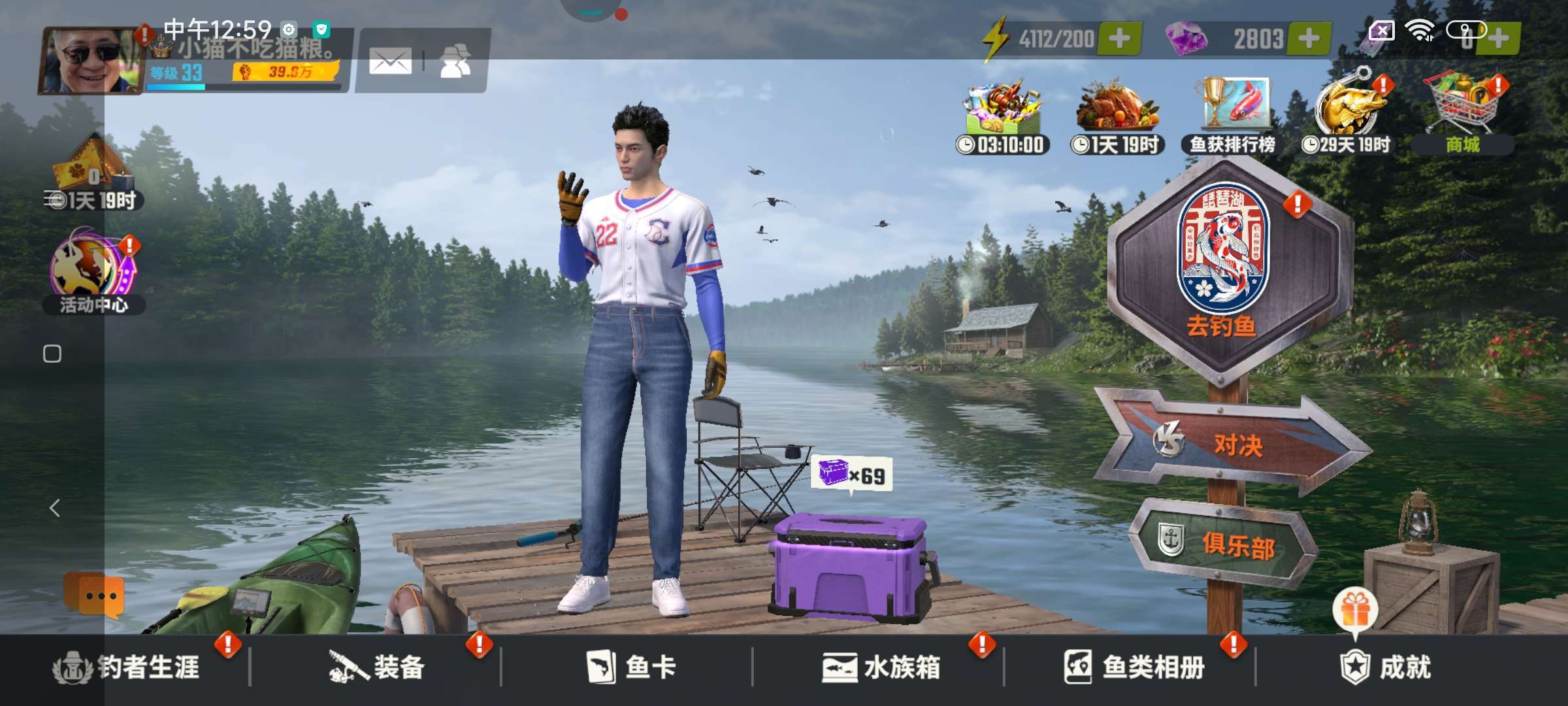The height and width of the screenshot is (706, 1568).
Task: Open the friends list icon
Action: point(455,62)
